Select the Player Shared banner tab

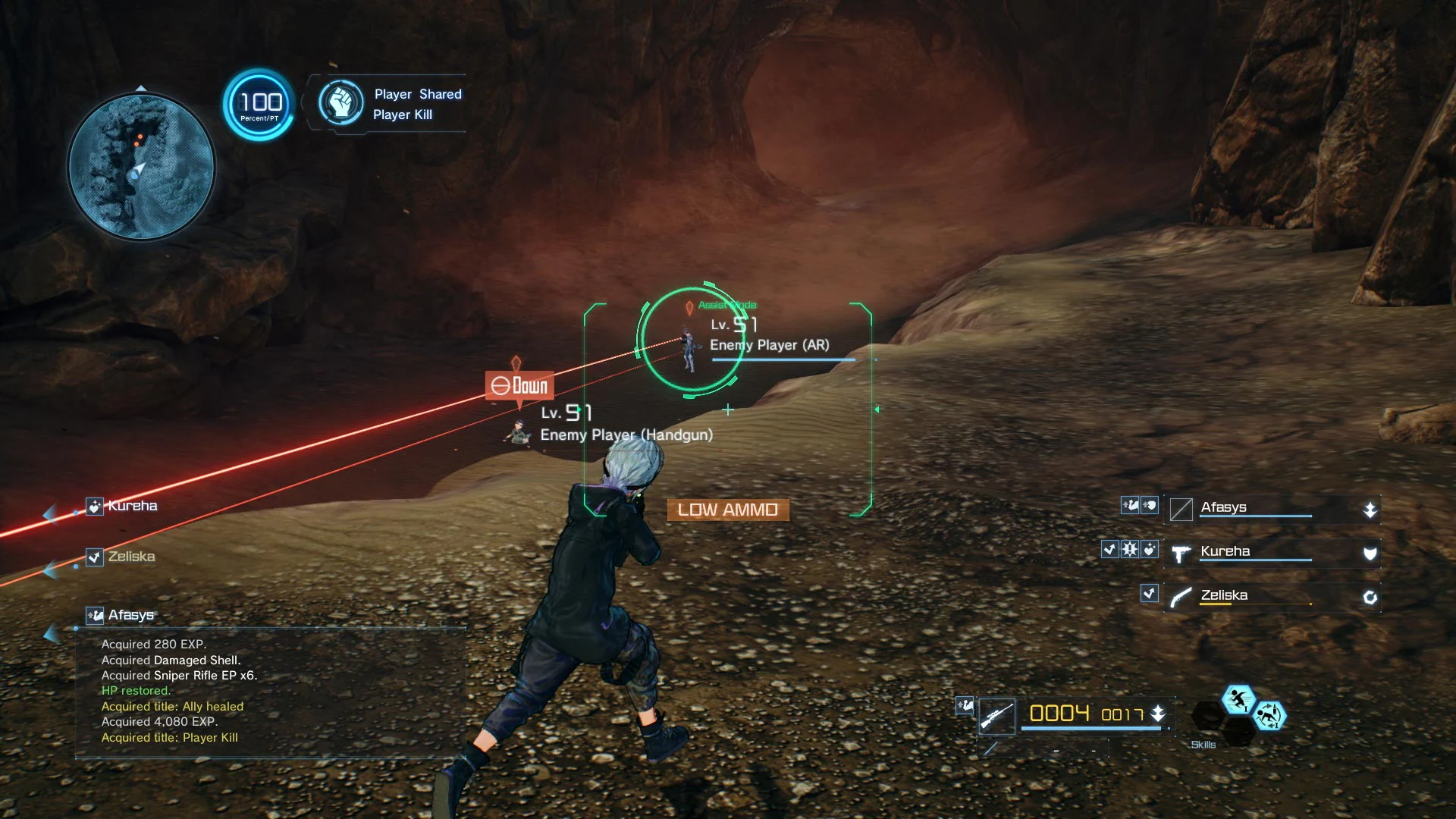(417, 94)
